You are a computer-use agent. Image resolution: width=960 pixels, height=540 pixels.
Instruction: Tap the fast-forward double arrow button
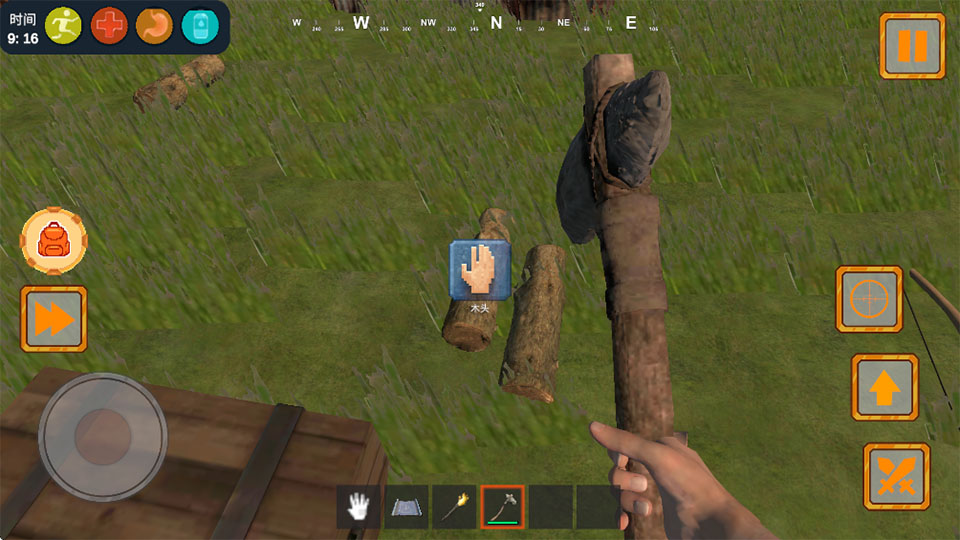click(x=54, y=319)
